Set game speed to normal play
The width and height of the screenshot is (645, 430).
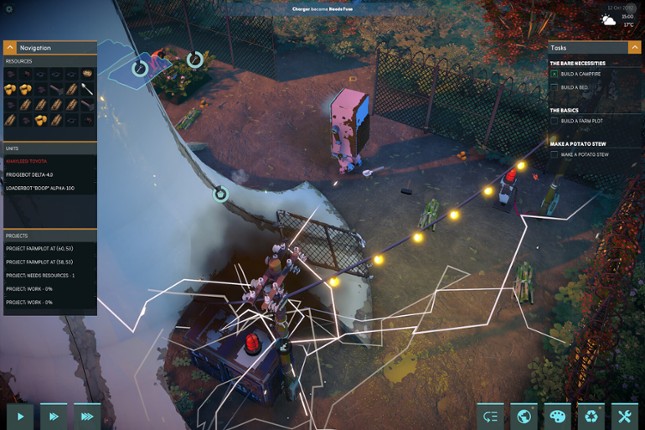[20, 415]
